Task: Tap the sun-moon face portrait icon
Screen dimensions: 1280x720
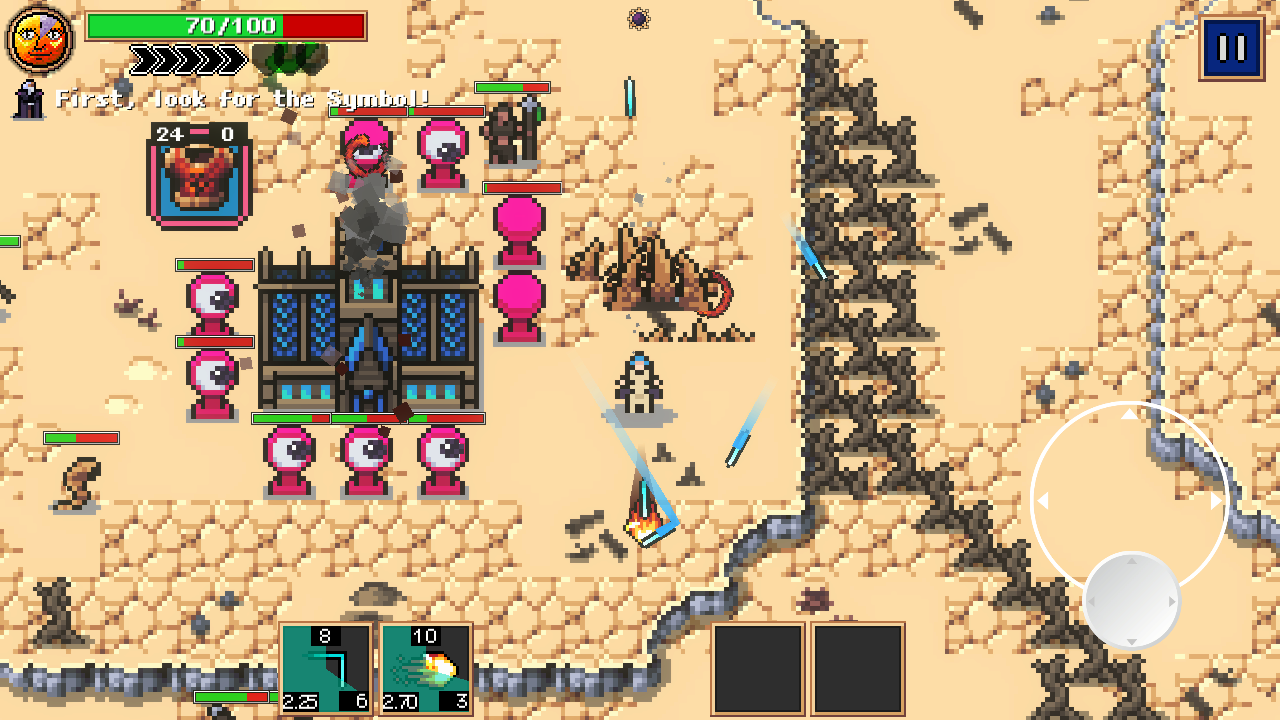Action: [x=40, y=40]
